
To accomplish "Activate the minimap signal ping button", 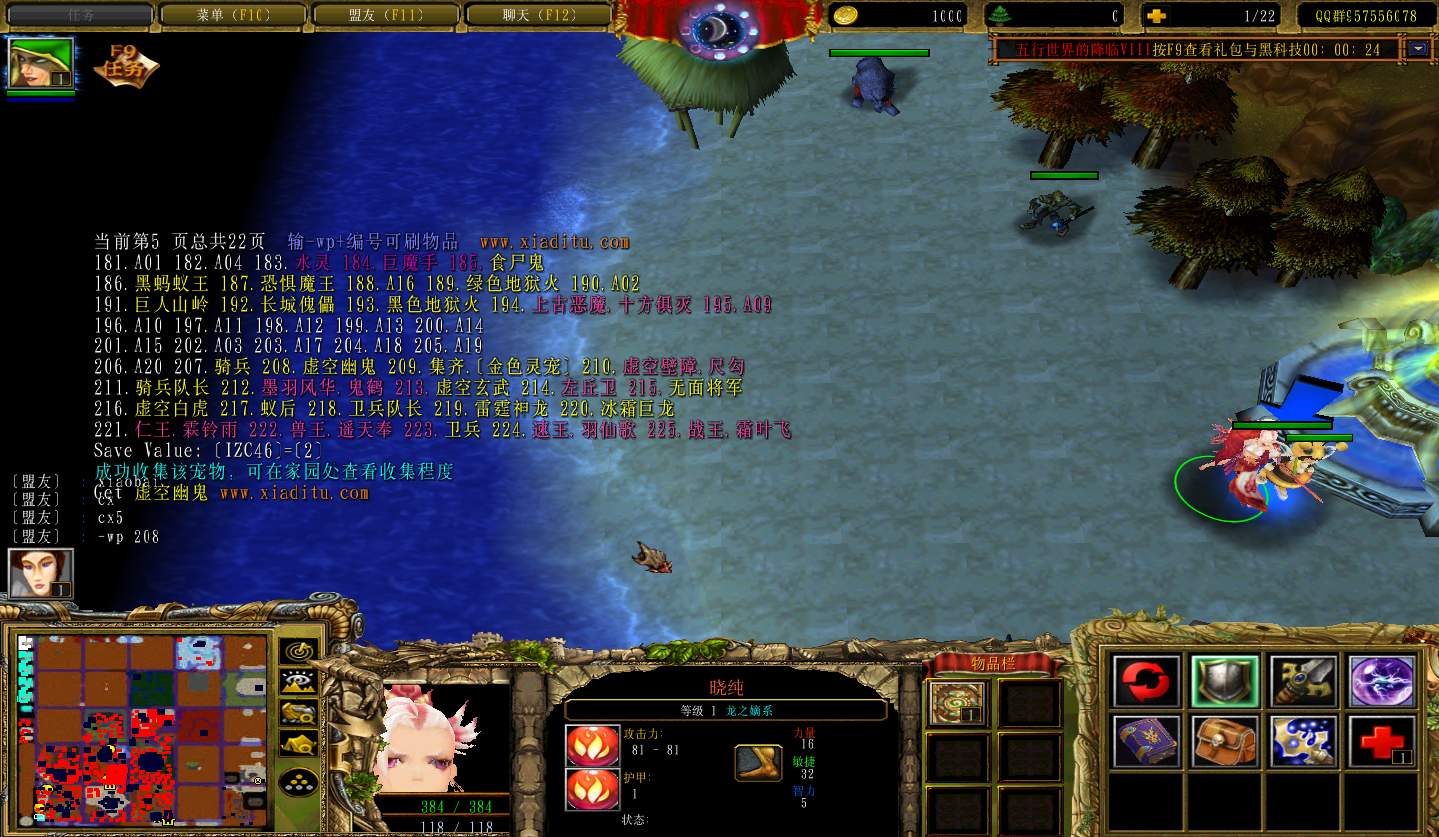I will 298,651.
